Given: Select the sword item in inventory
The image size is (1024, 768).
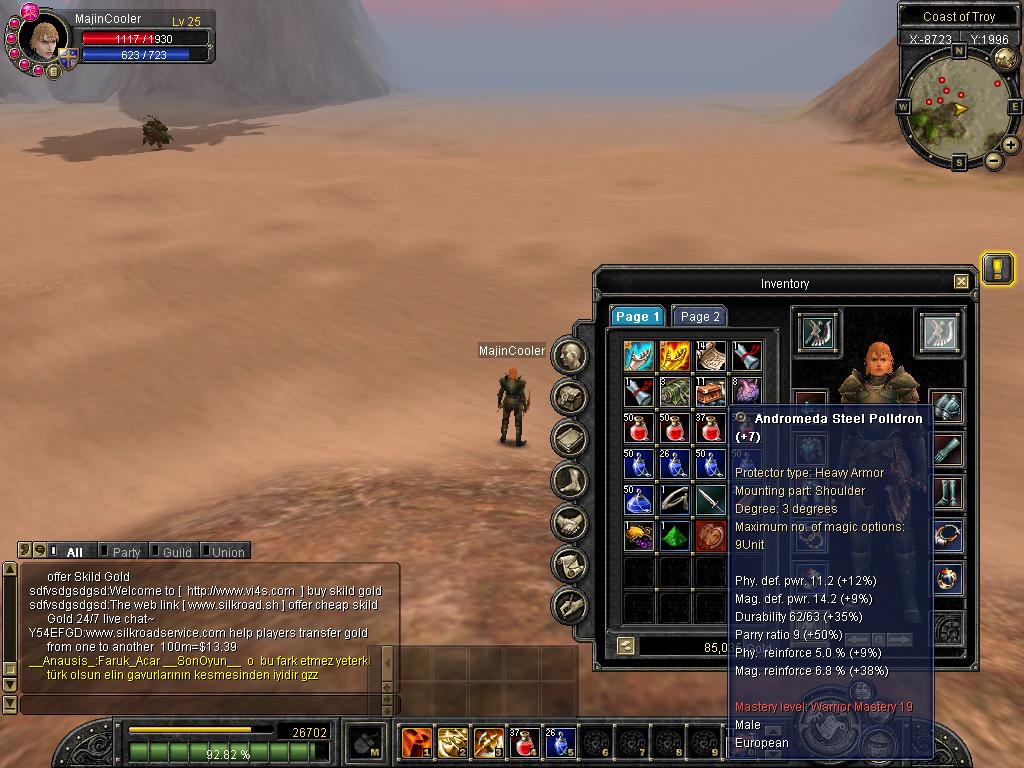Looking at the screenshot, I should point(711,500).
